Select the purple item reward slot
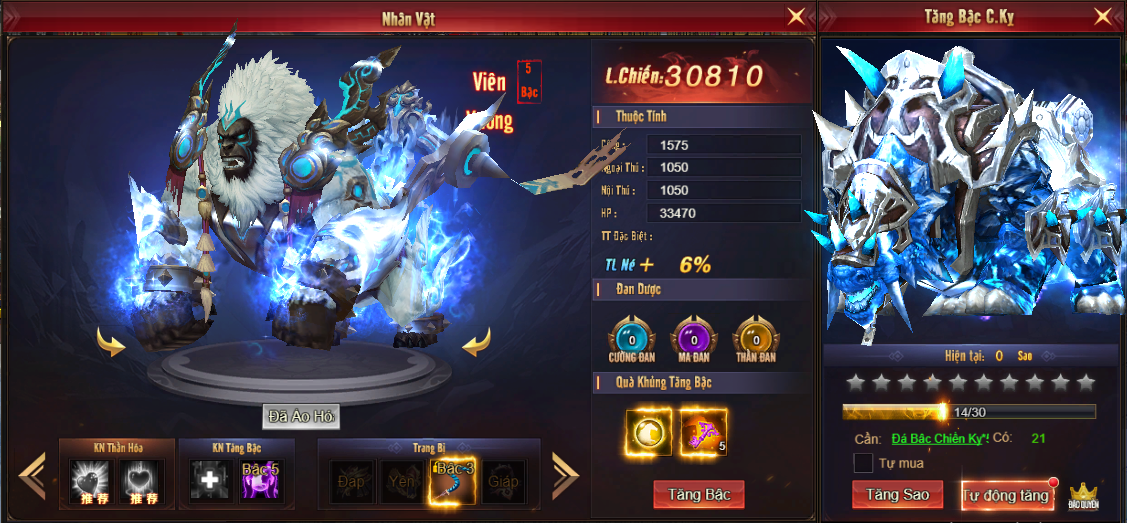This screenshot has height=523, width=1127. pos(703,431)
